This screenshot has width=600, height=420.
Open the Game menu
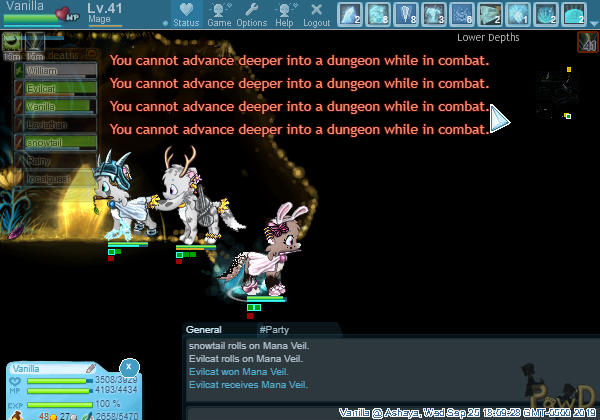pyautogui.click(x=219, y=14)
